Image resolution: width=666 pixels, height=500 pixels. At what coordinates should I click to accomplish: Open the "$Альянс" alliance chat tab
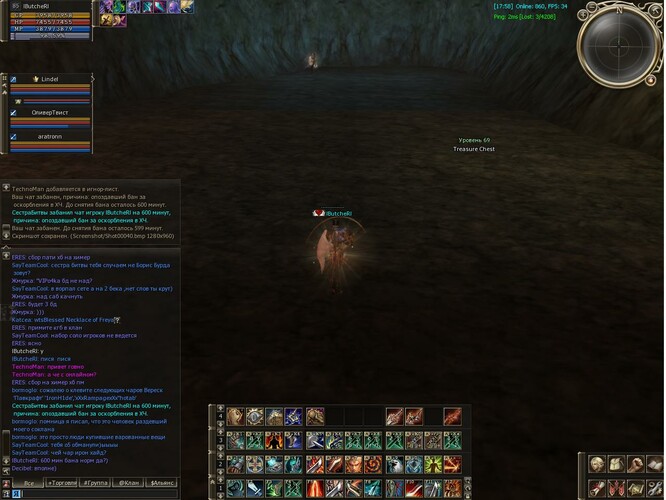(x=161, y=483)
